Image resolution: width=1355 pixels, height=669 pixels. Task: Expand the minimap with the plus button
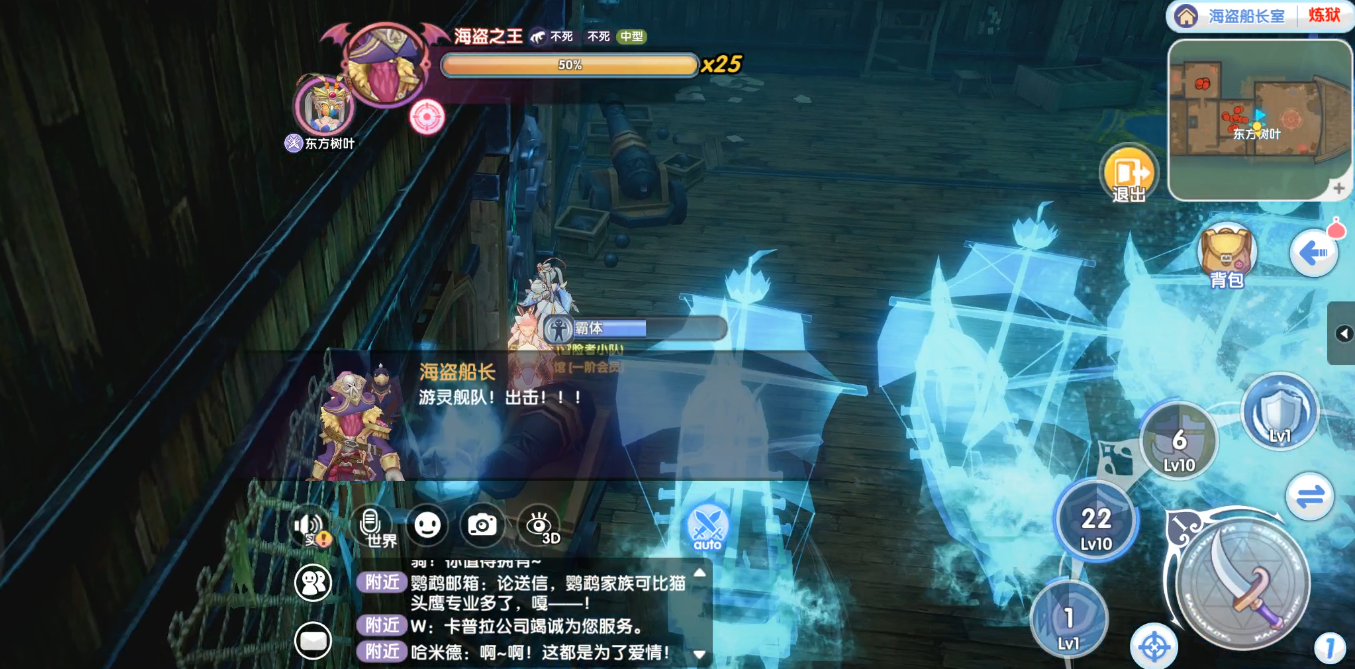click(1339, 188)
